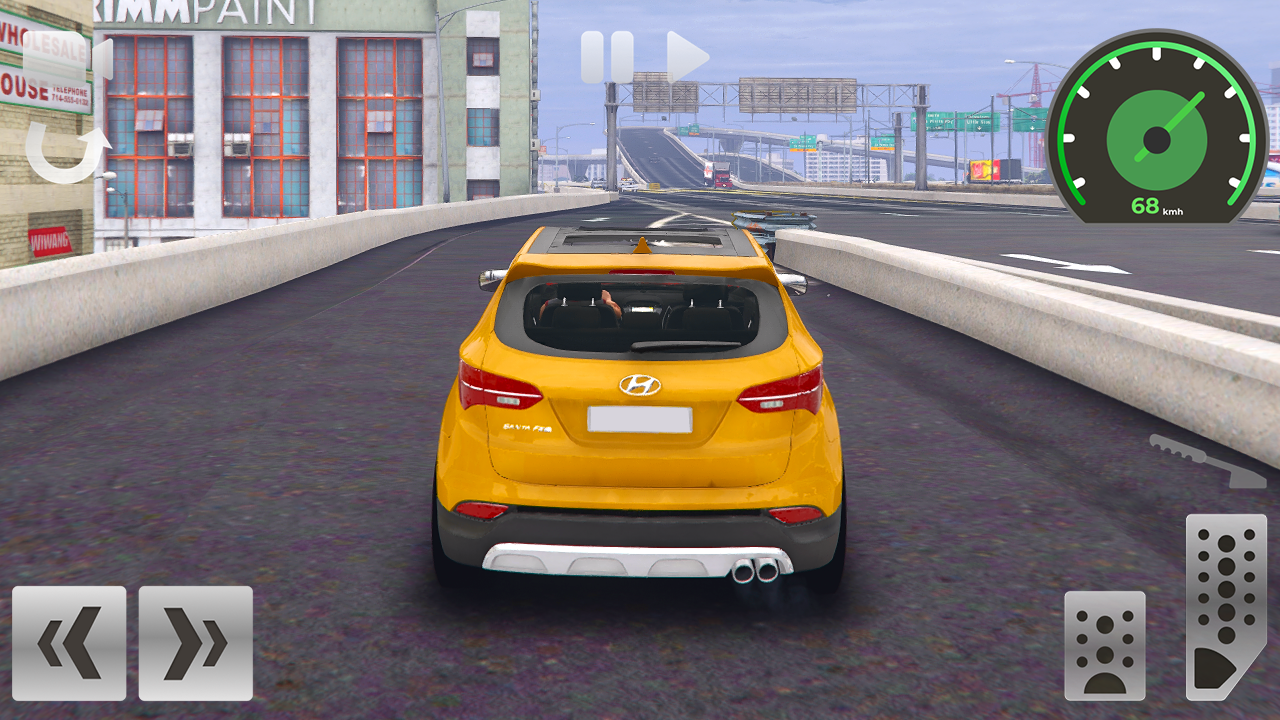This screenshot has width=1280, height=720.
Task: Tap the yellow Hyundai SUV
Action: coord(640,420)
